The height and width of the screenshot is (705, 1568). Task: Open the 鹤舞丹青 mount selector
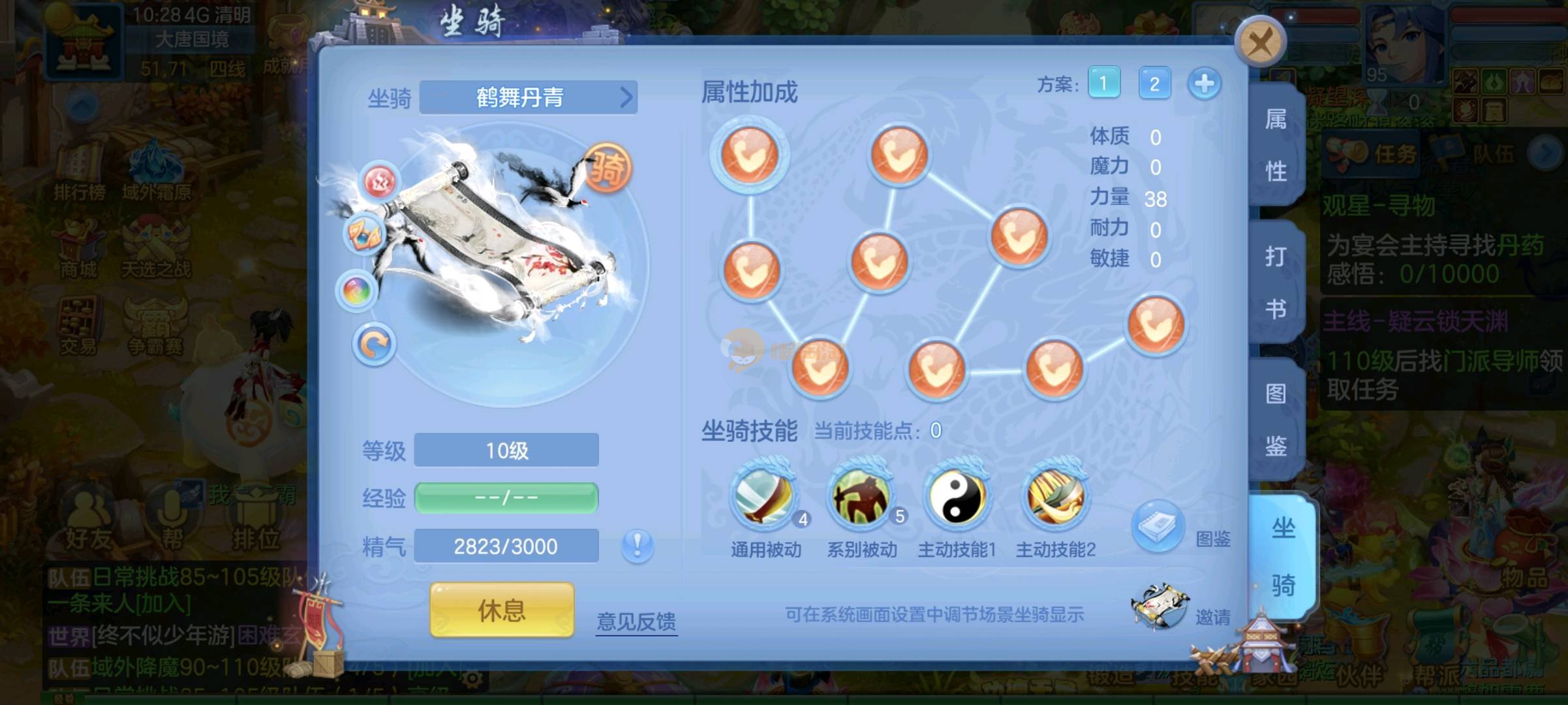pyautogui.click(x=528, y=97)
